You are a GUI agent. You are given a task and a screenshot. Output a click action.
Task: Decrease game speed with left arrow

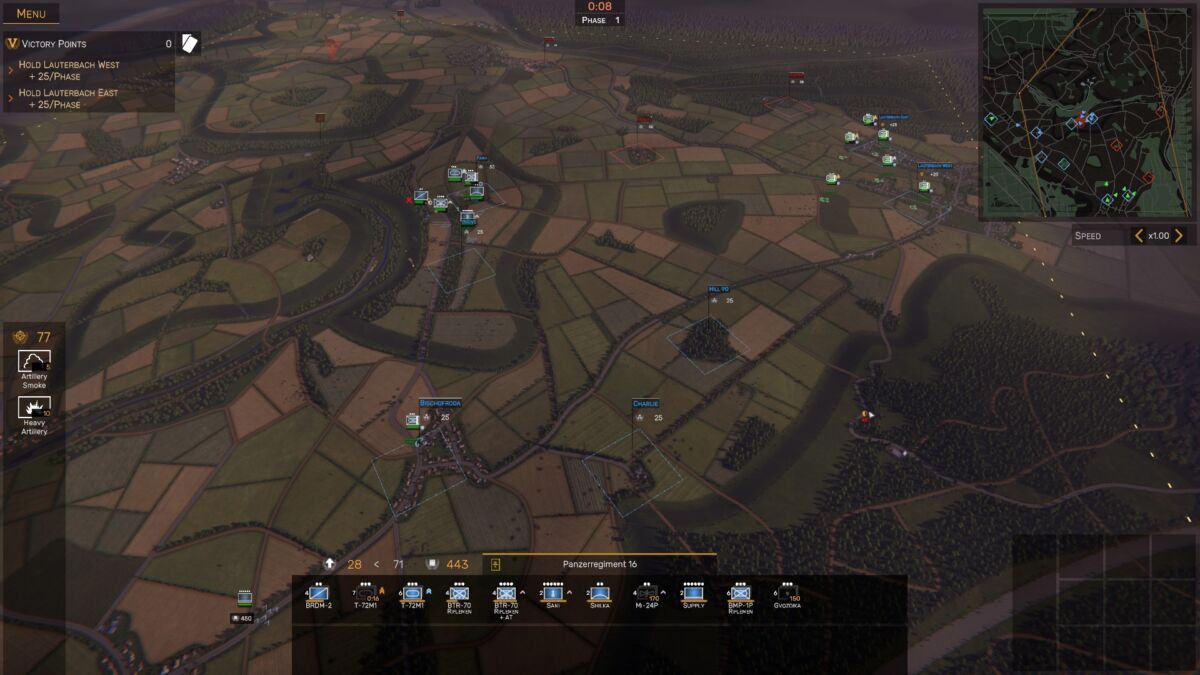tap(1138, 236)
